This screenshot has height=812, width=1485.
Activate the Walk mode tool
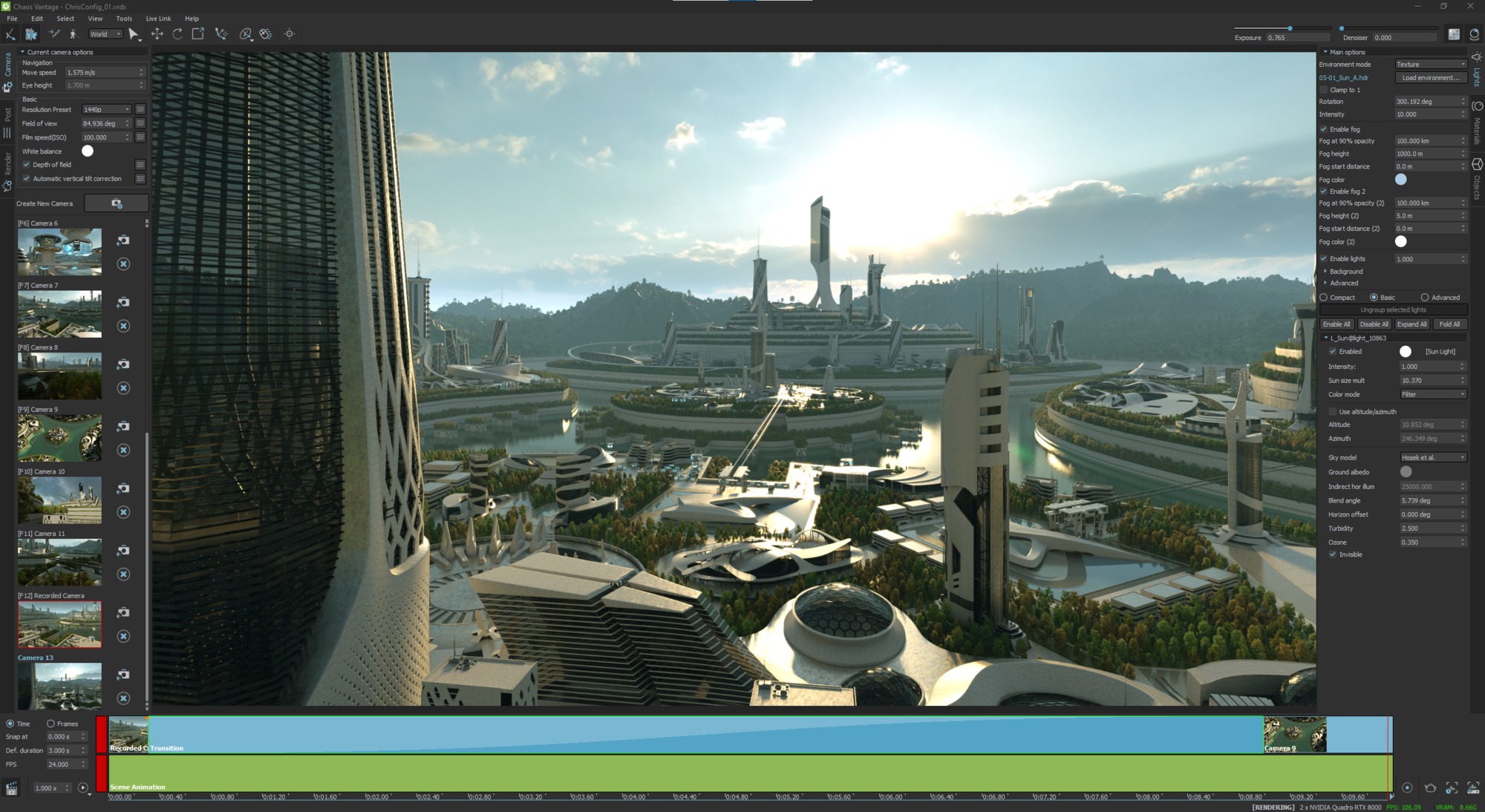73,33
